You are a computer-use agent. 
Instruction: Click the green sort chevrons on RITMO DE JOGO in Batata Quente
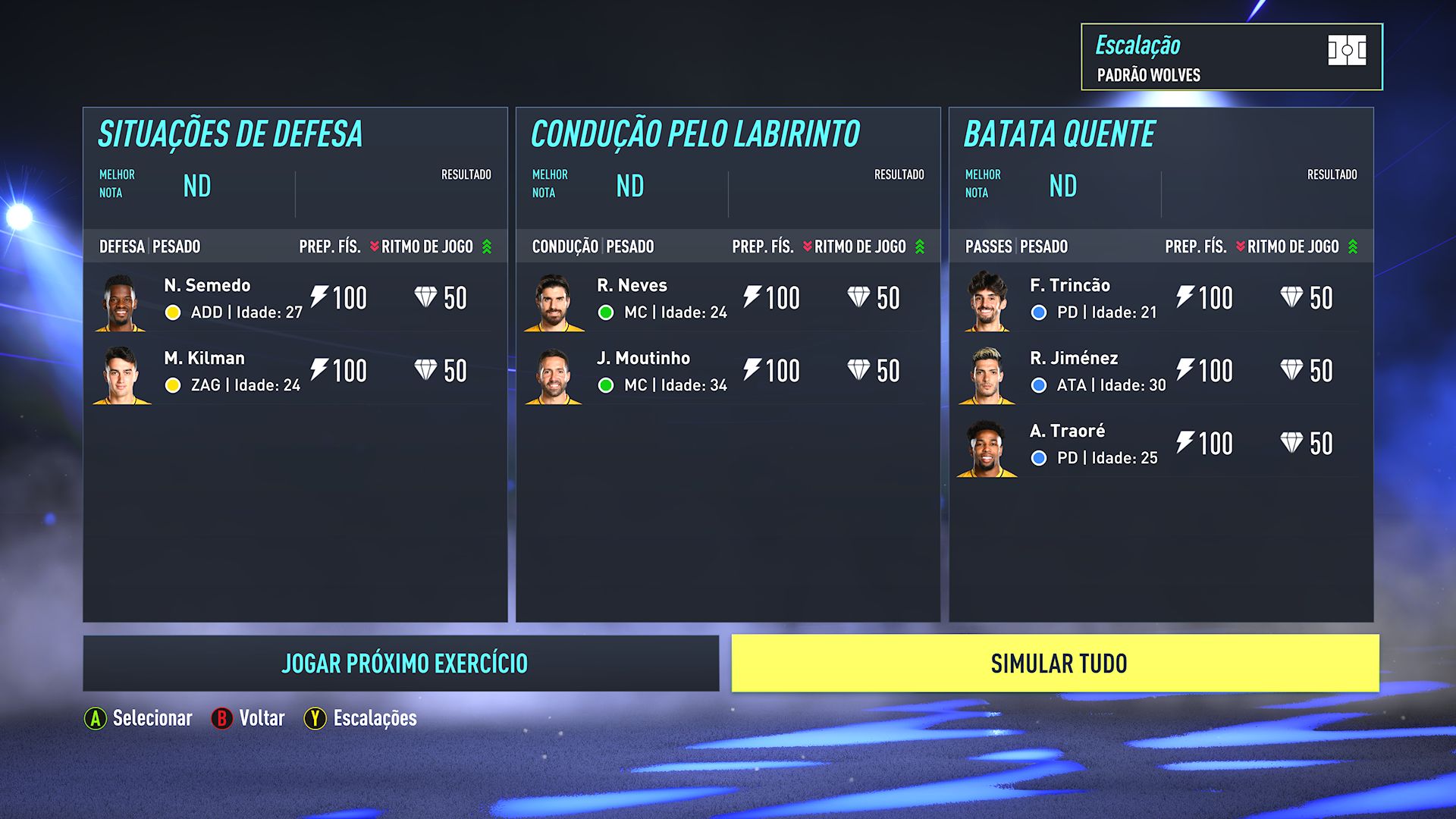[1354, 246]
